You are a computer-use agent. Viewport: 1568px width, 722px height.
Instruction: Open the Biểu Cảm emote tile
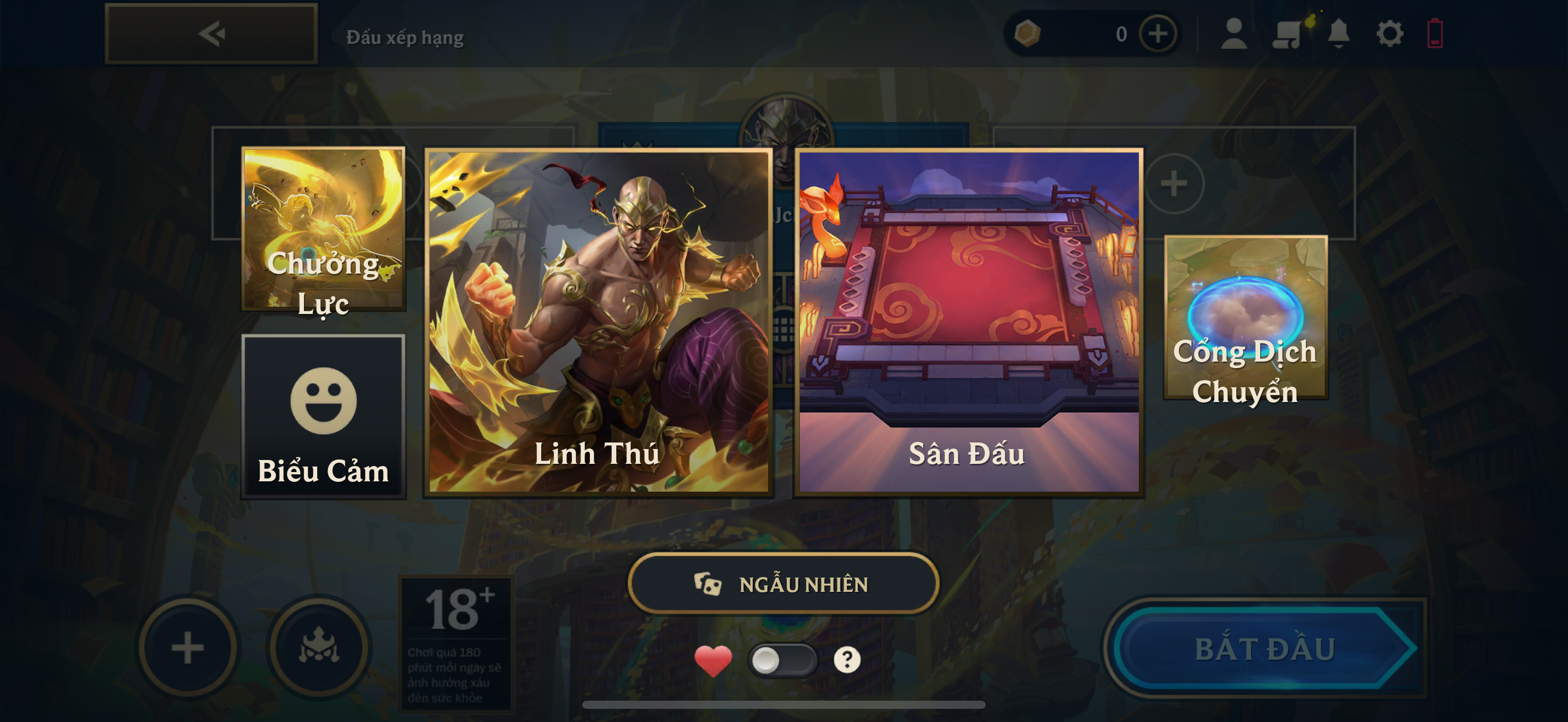(x=323, y=416)
